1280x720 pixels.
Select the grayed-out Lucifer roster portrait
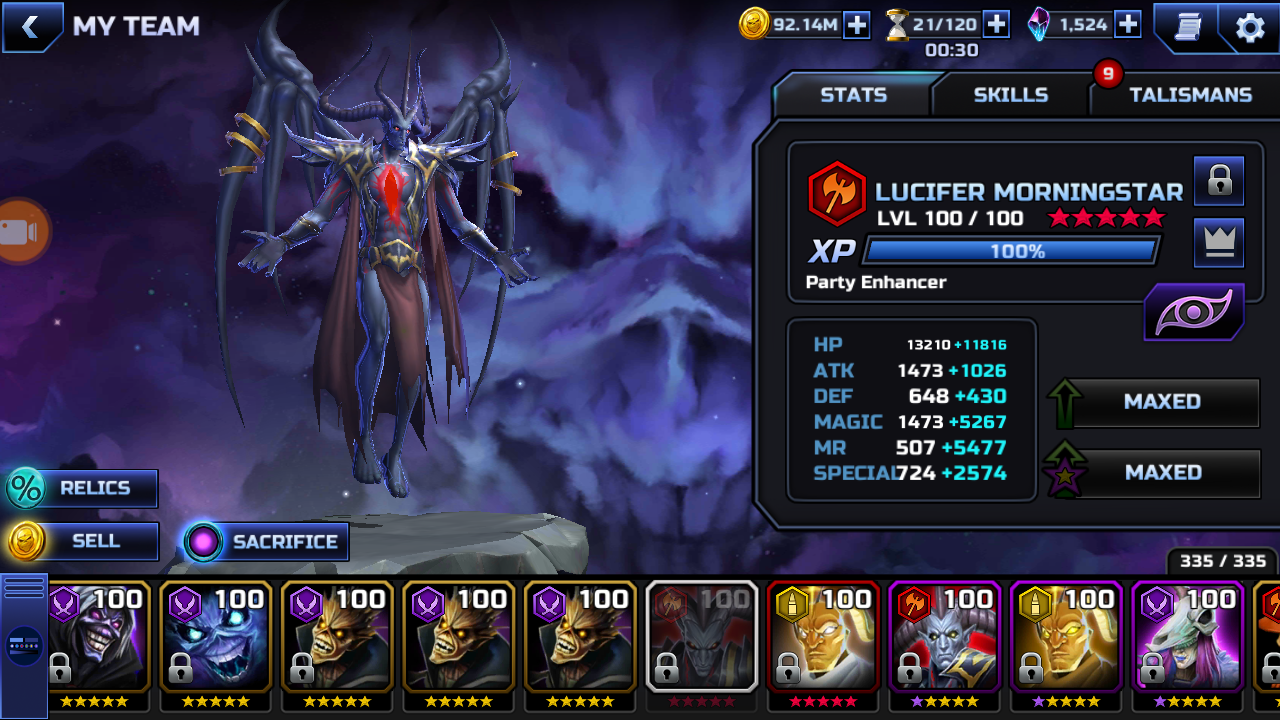point(702,637)
